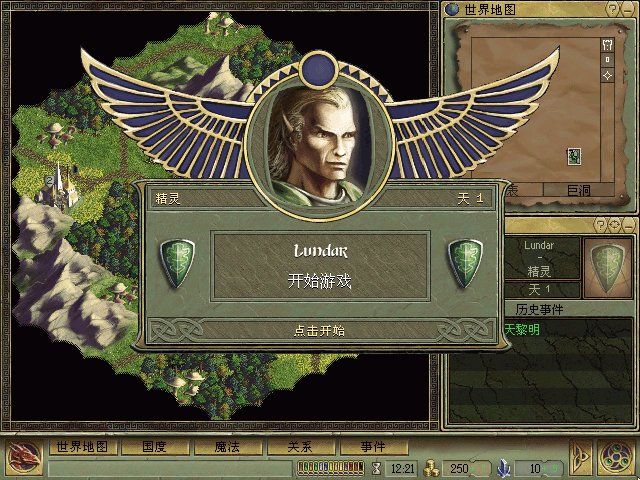Open help for the history events panel
The image size is (640, 480).
click(x=602, y=224)
